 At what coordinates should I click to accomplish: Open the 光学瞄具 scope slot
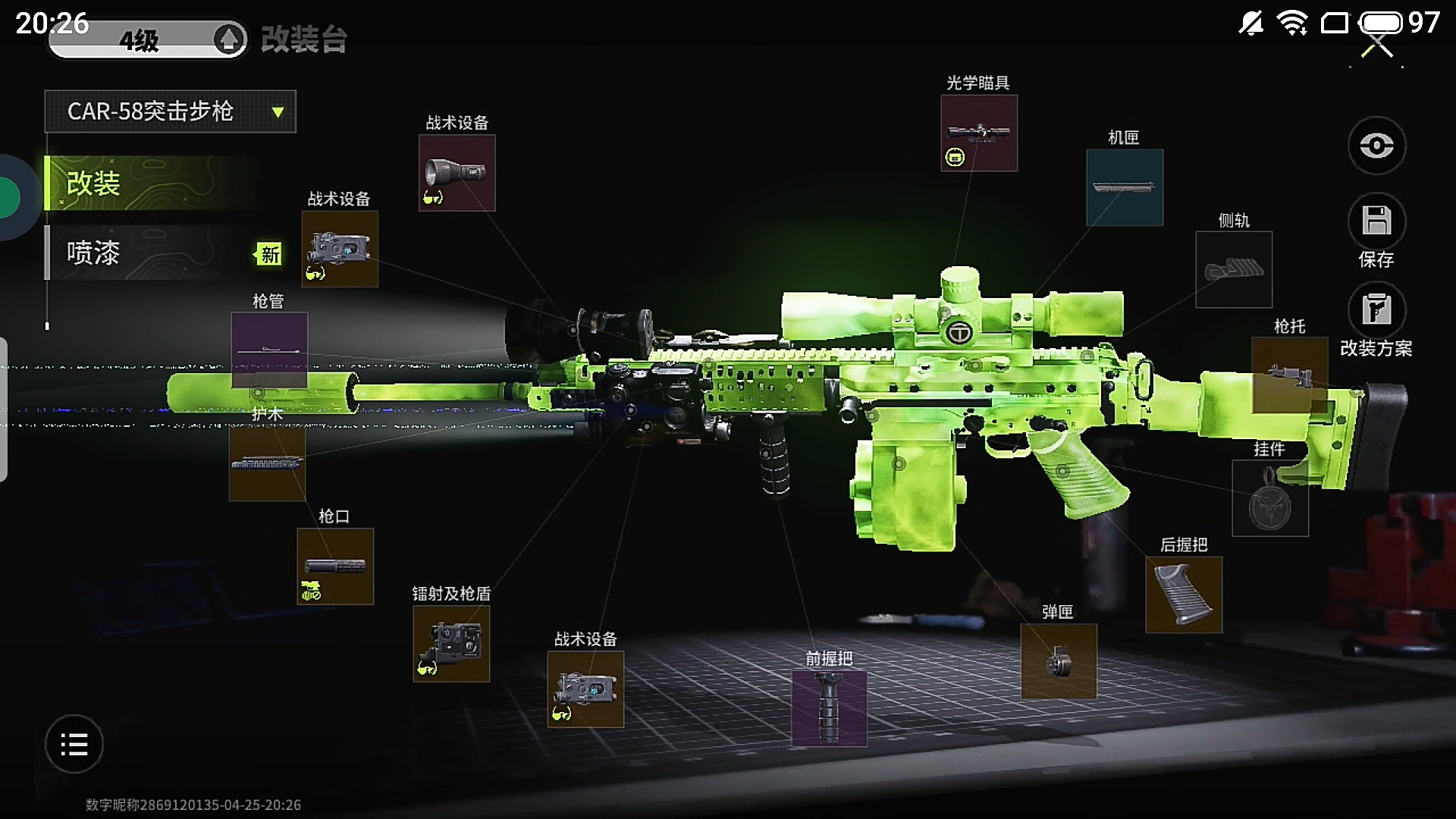(978, 133)
